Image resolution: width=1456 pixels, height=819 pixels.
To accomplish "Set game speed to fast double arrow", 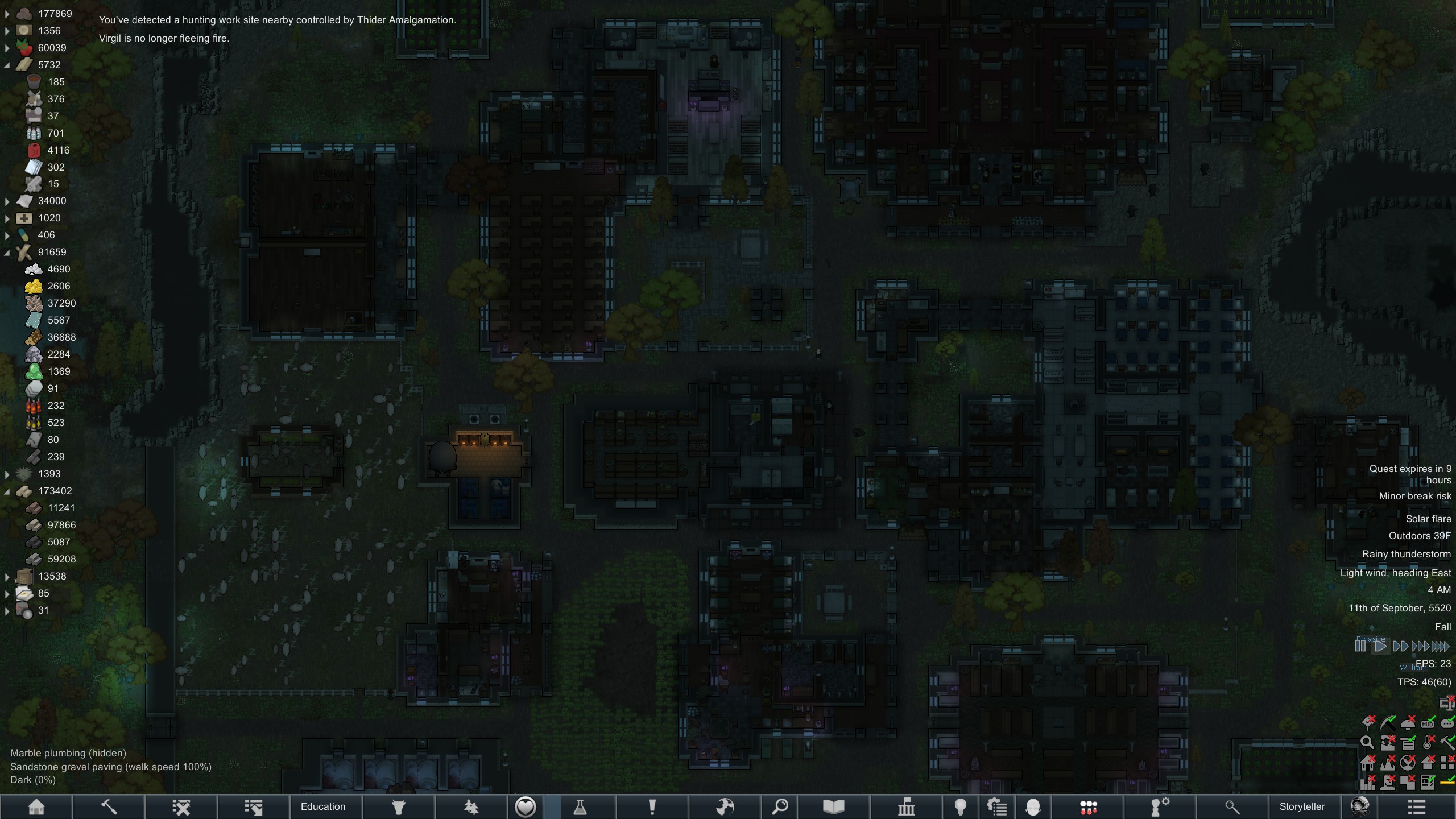I will point(1400,646).
